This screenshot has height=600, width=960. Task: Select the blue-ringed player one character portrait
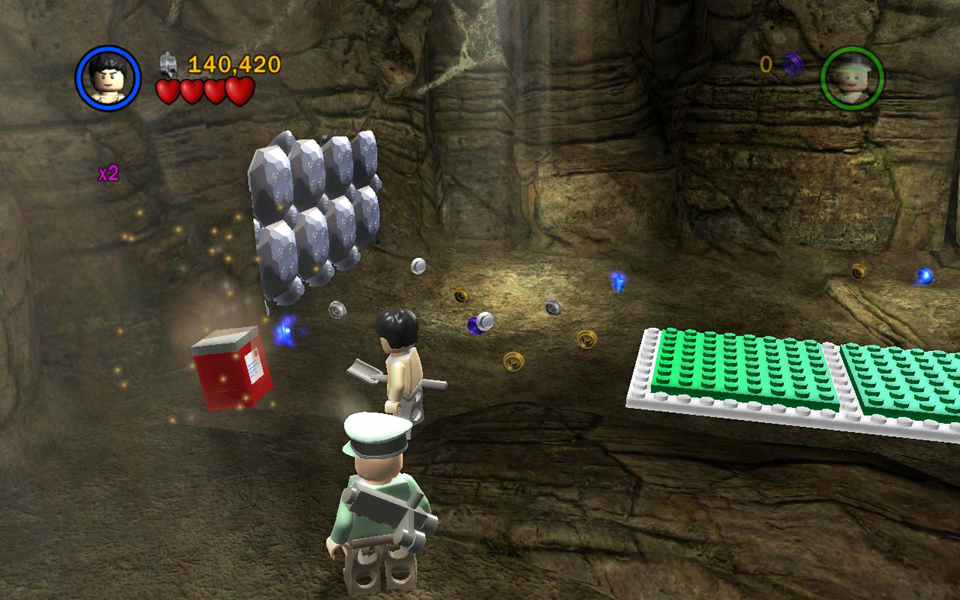pyautogui.click(x=108, y=78)
